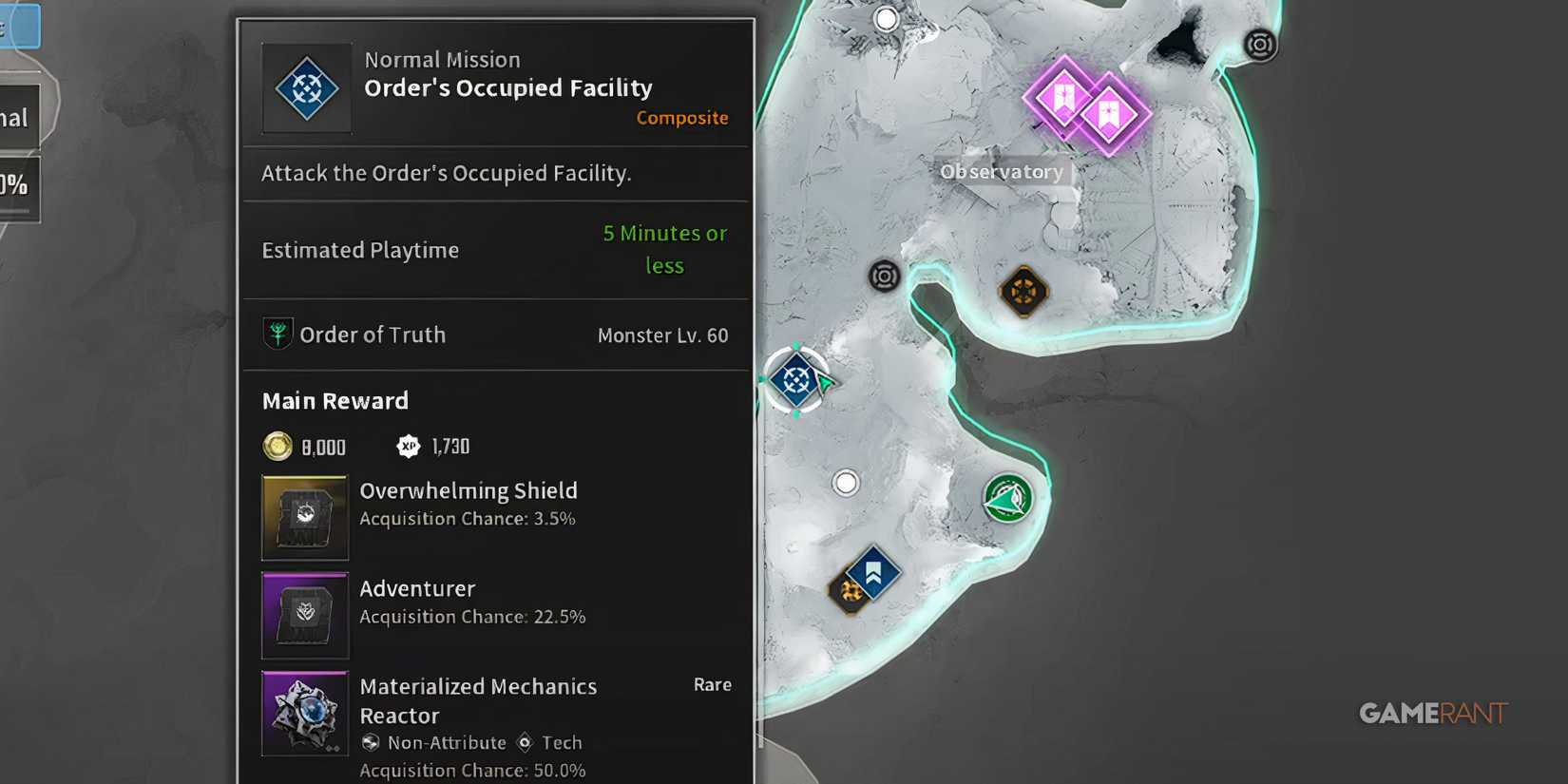This screenshot has width=1568, height=784.
Task: Click the Materialized Mechanics Reactor thumbnail
Action: [304, 713]
